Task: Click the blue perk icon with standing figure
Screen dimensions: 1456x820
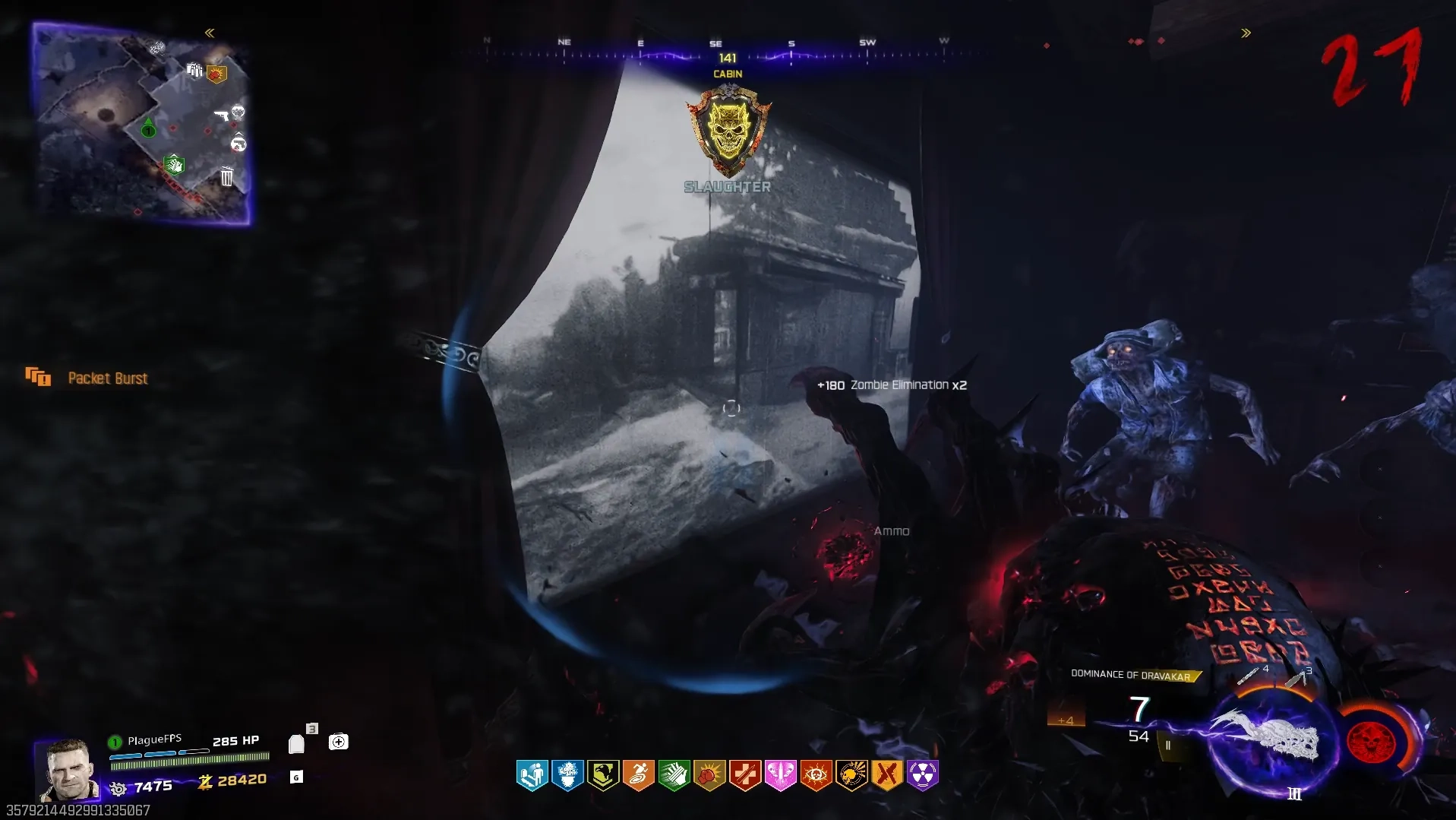Action: point(532,775)
